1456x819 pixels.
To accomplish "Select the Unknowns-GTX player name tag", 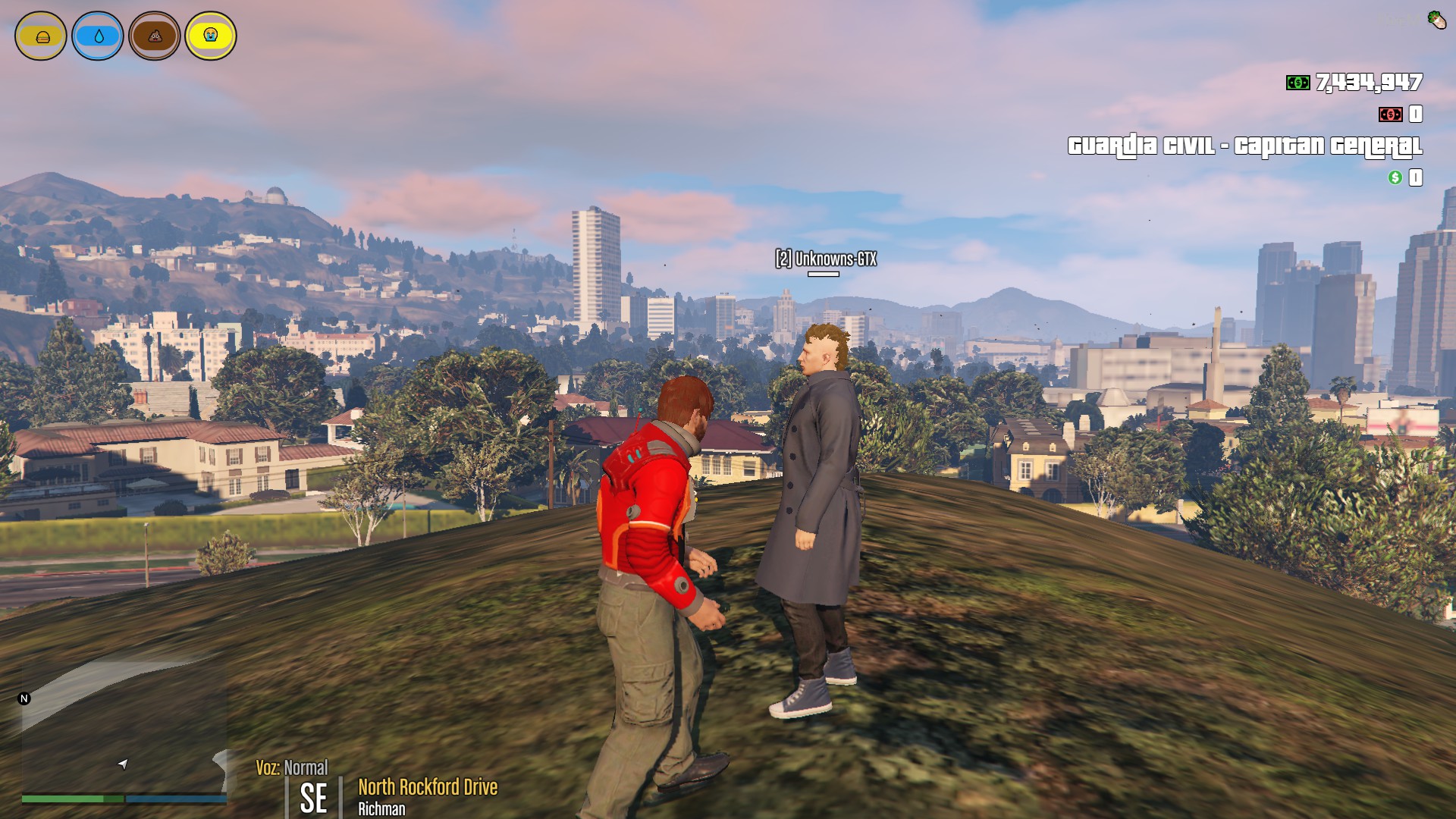I will (x=826, y=259).
